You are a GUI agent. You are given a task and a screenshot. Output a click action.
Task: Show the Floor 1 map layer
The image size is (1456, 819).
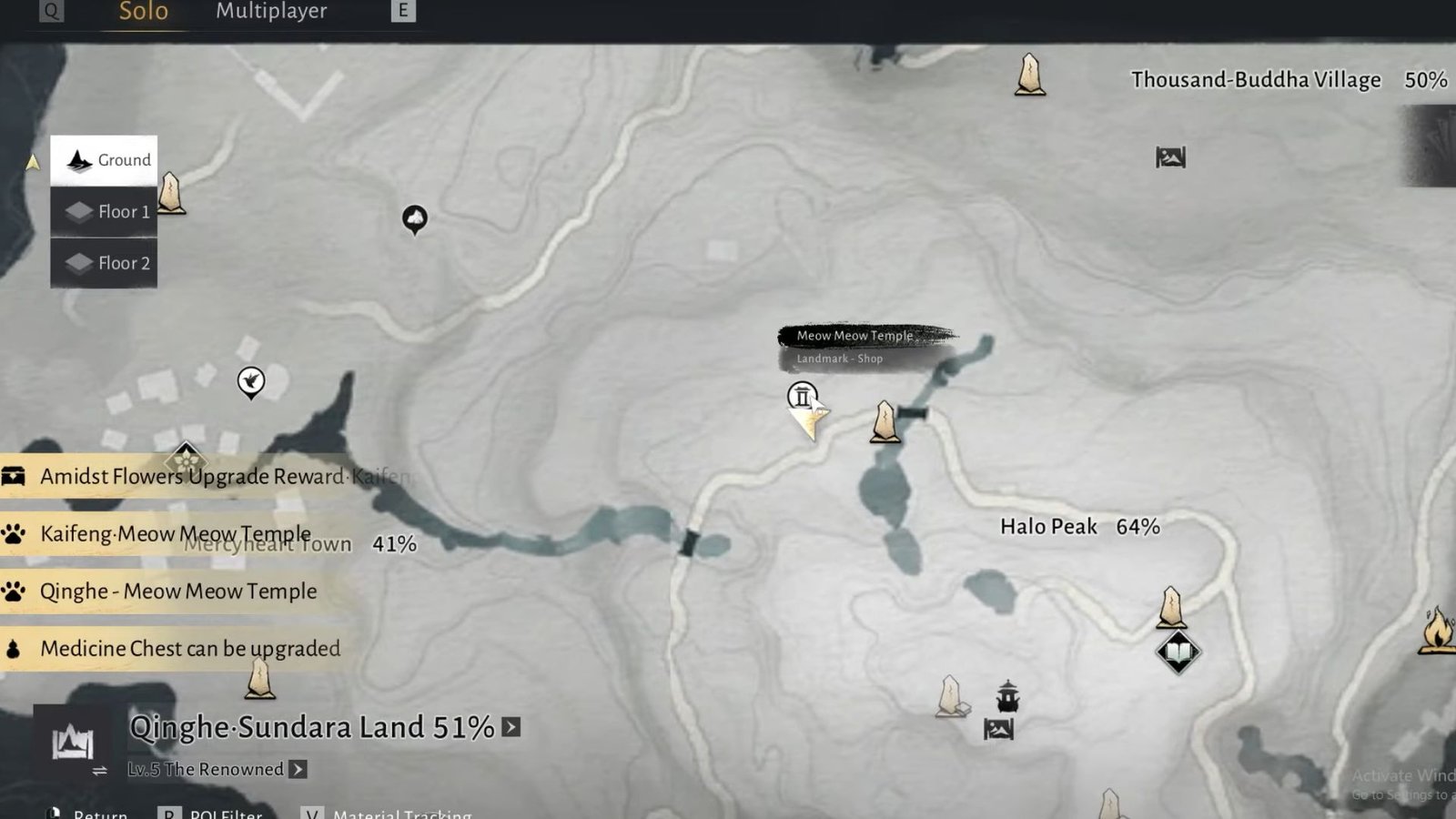click(x=104, y=212)
